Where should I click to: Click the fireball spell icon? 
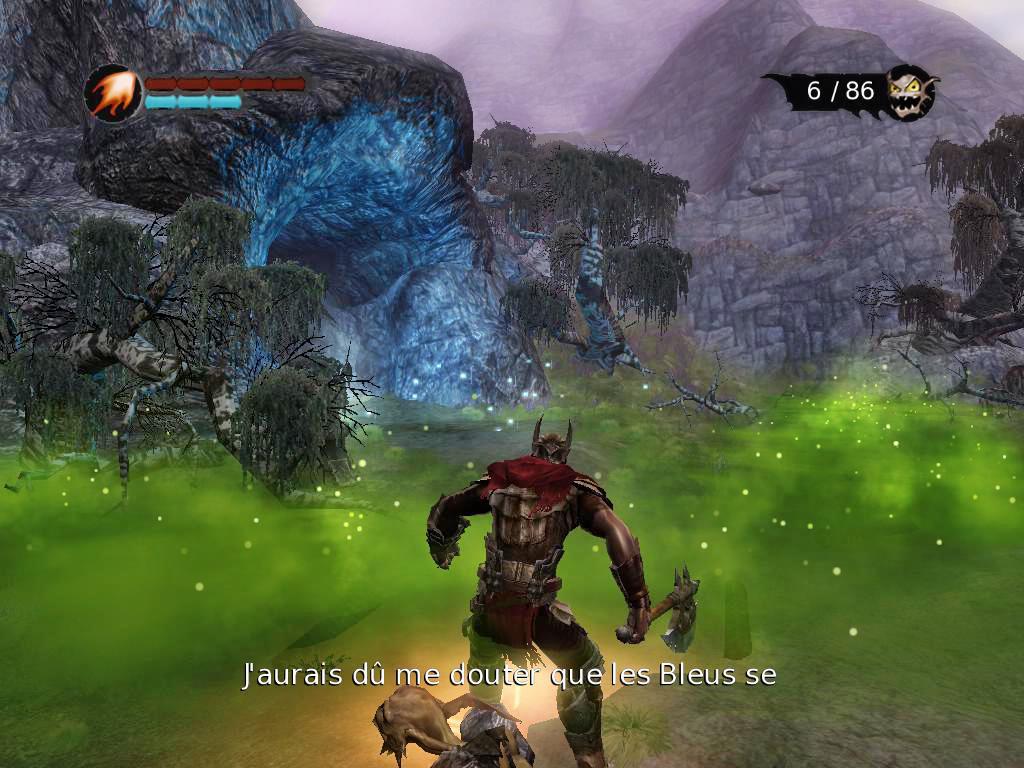pyautogui.click(x=112, y=93)
